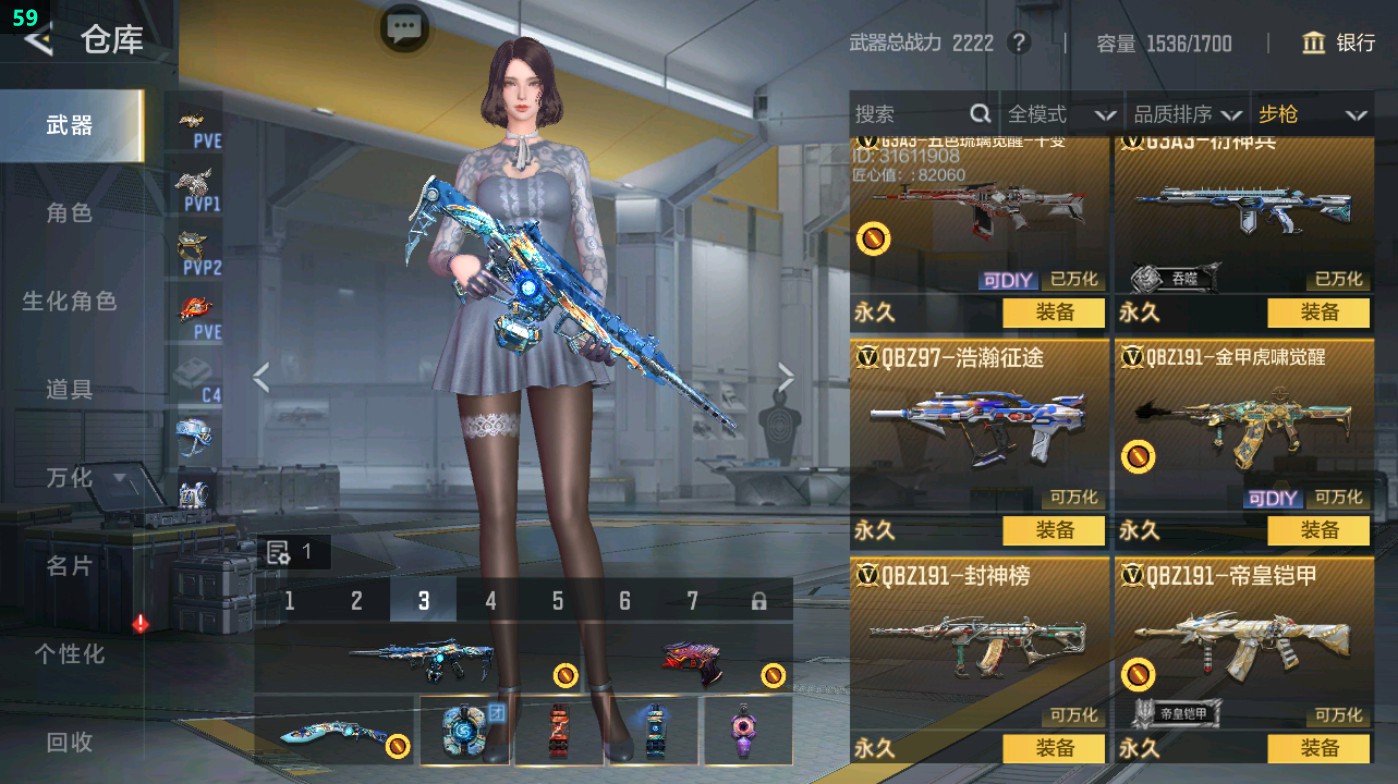Select the 道具 (items) category
1398x784 pixels.
coord(69,389)
